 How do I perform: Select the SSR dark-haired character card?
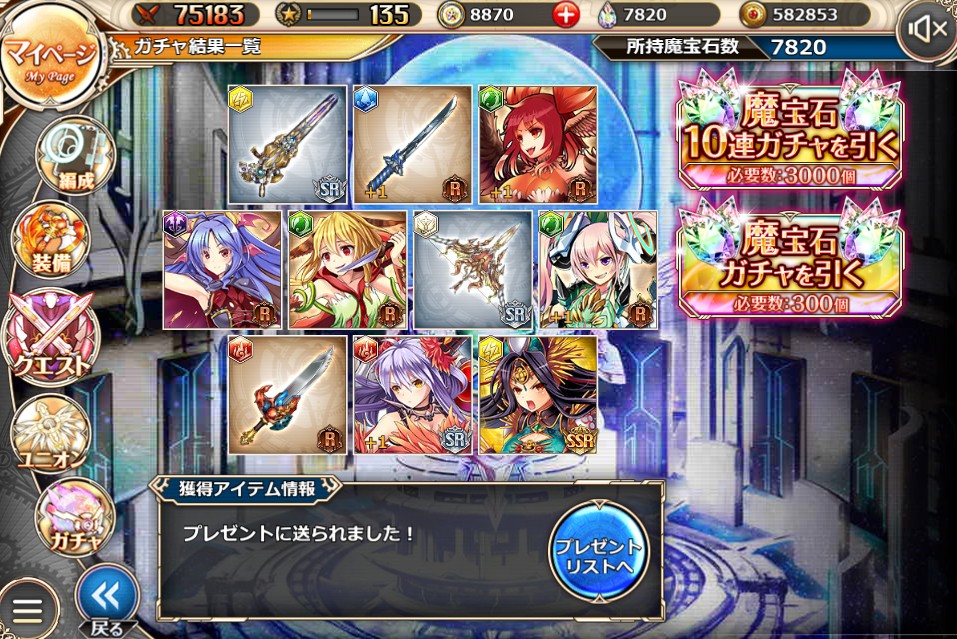[538, 395]
